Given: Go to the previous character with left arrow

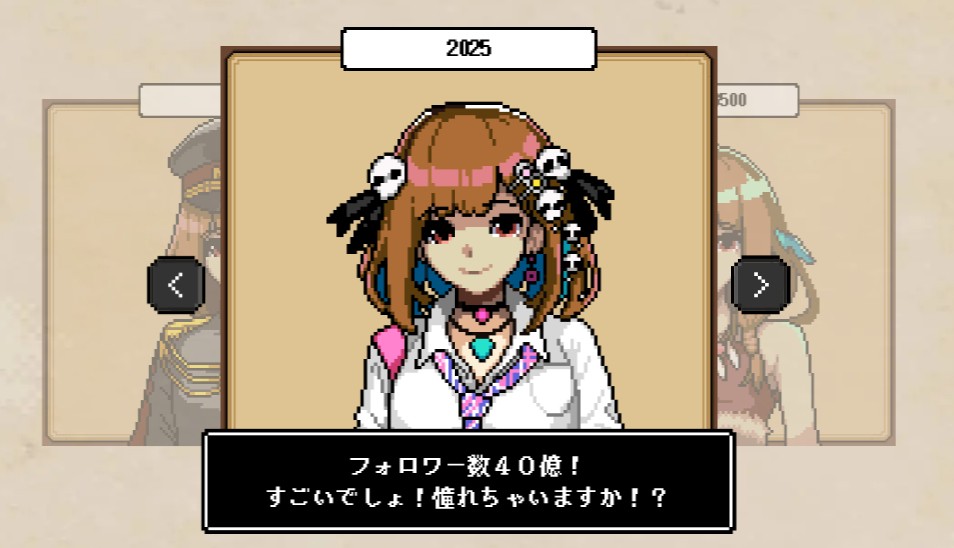Looking at the screenshot, I should pos(176,285).
